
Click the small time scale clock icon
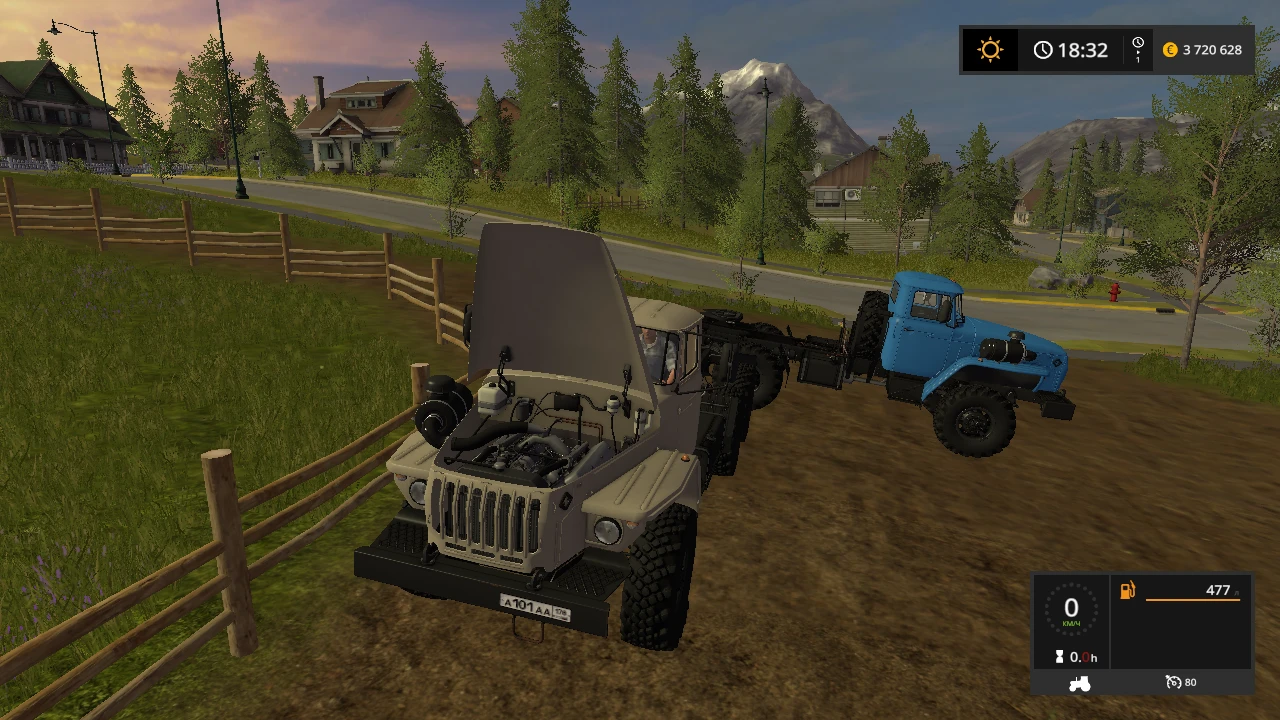pyautogui.click(x=1136, y=43)
